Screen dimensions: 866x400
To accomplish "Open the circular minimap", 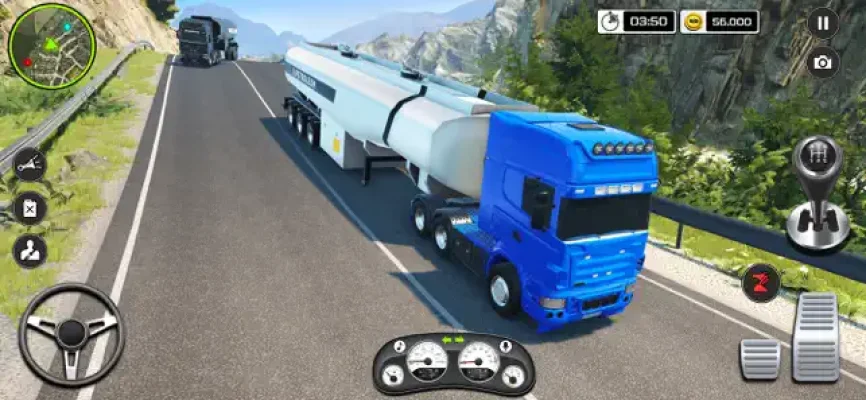I will (x=51, y=45).
